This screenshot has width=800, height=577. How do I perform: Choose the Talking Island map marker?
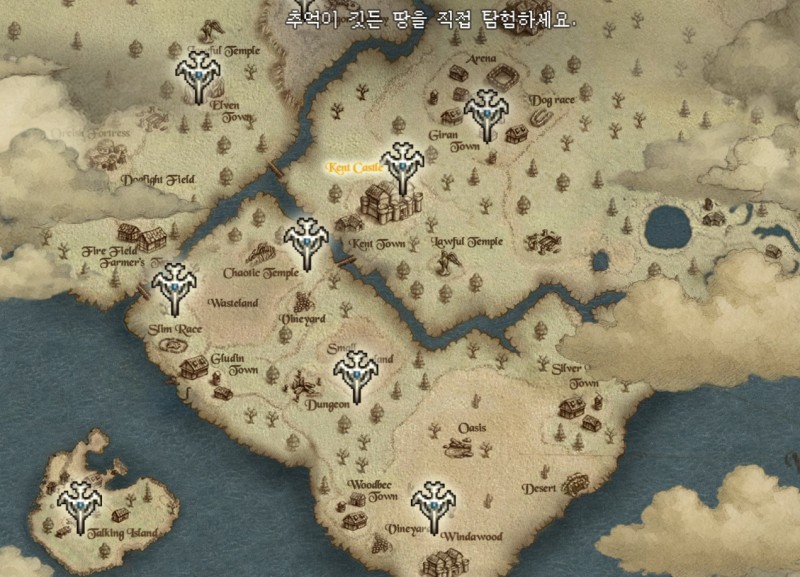click(79, 505)
